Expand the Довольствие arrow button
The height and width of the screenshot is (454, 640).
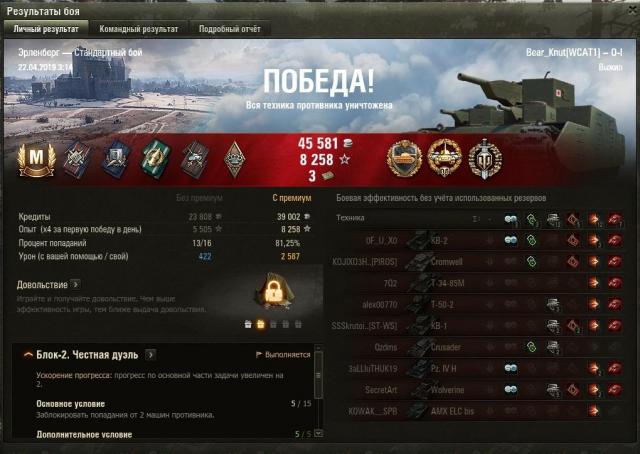point(76,285)
